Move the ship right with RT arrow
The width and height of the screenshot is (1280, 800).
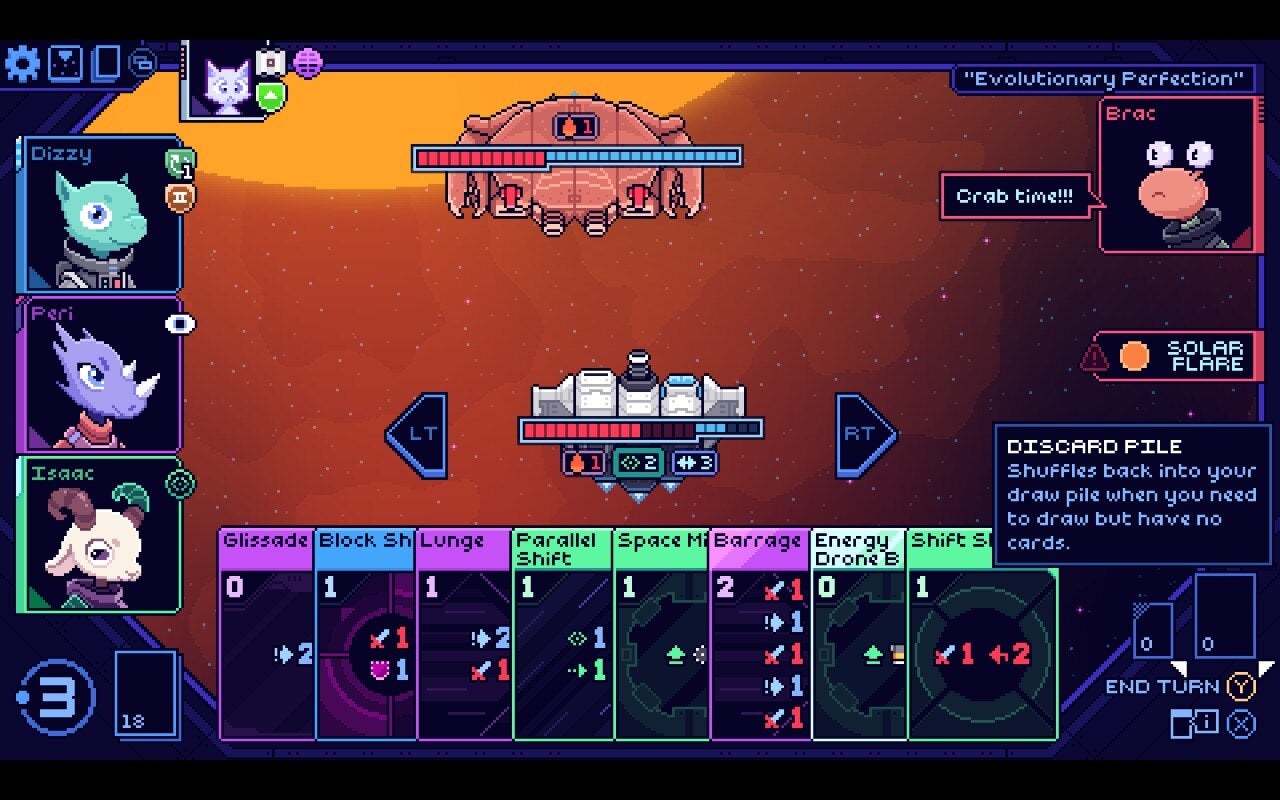(x=864, y=434)
